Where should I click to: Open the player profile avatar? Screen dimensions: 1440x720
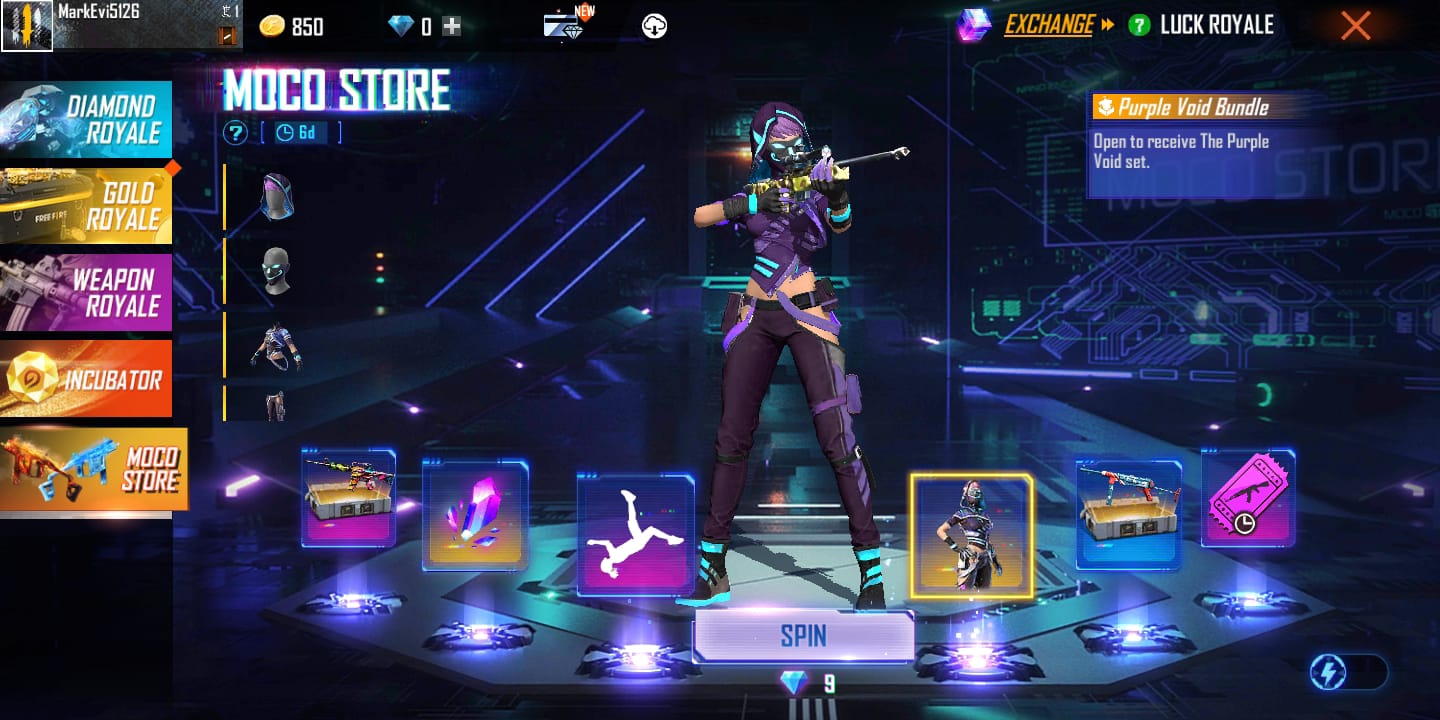[x=27, y=26]
